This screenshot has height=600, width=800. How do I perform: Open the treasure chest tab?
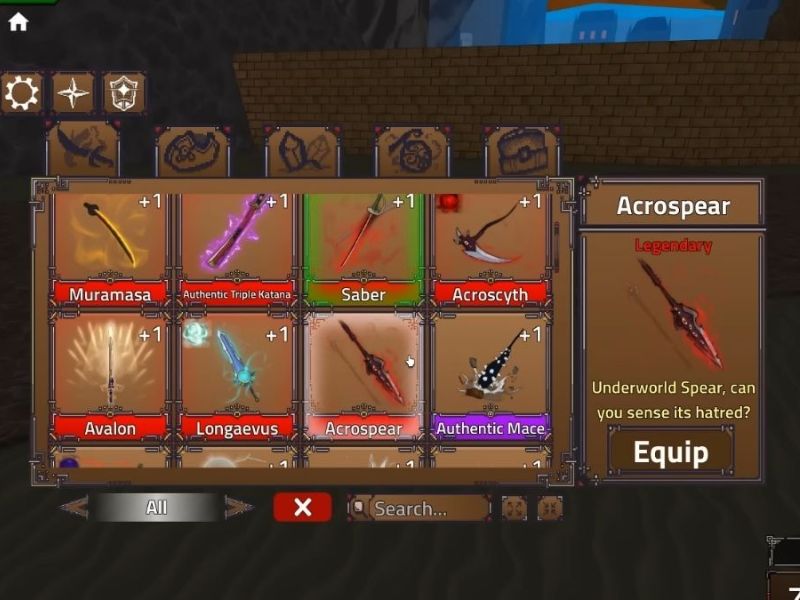point(522,151)
